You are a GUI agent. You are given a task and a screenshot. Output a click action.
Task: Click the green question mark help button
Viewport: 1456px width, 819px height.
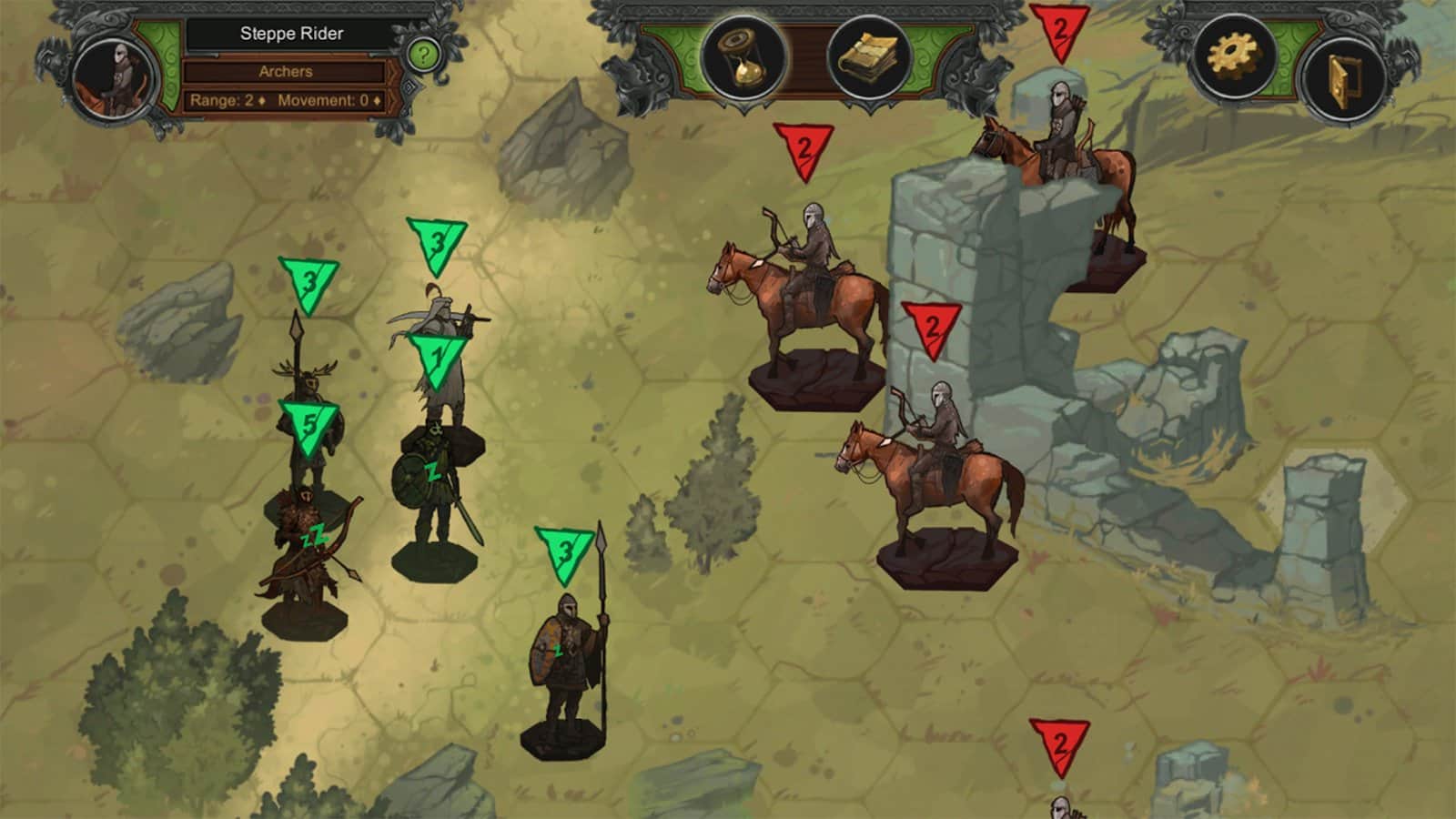[x=423, y=55]
